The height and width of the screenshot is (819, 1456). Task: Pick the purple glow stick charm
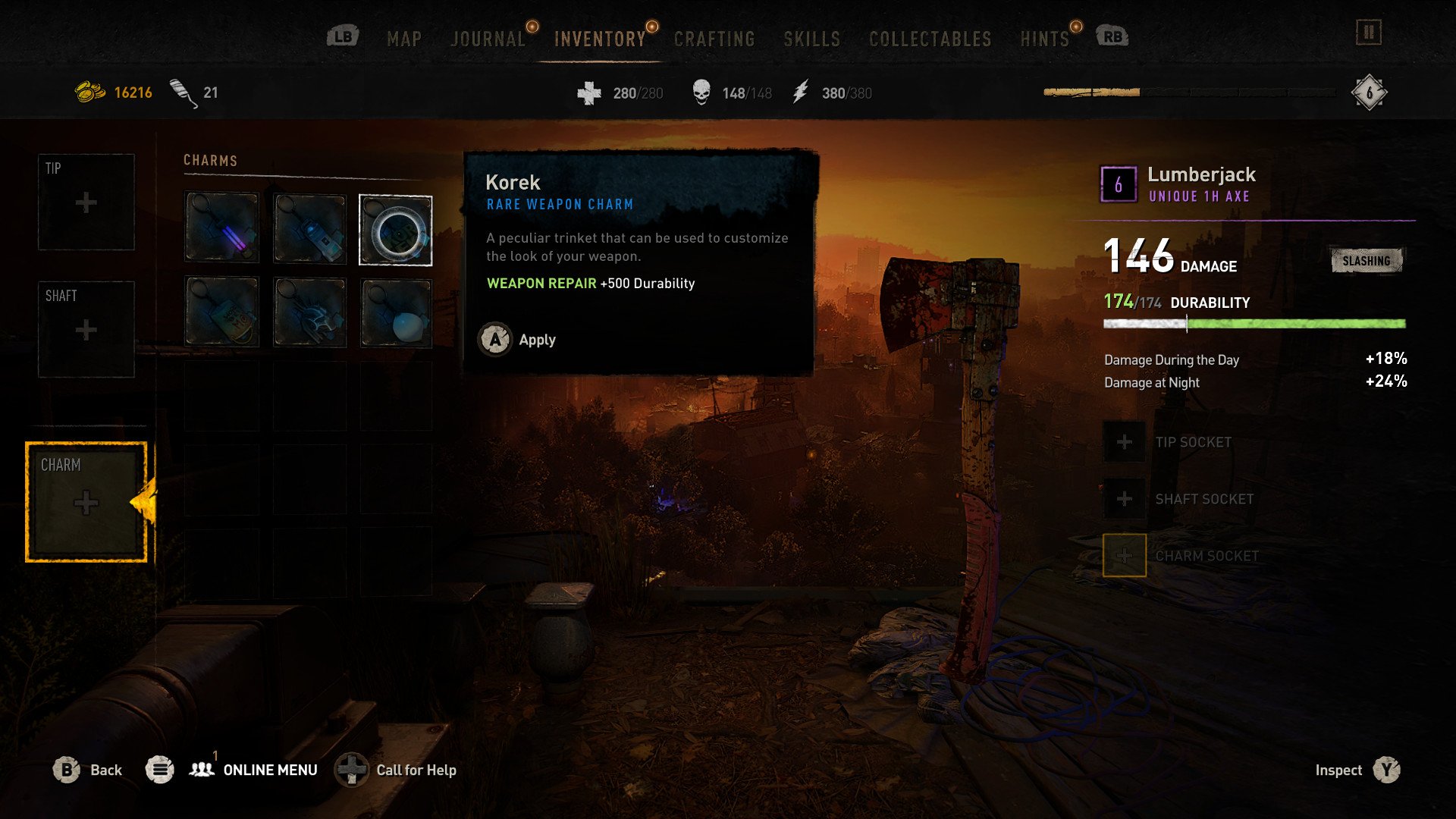[x=221, y=227]
